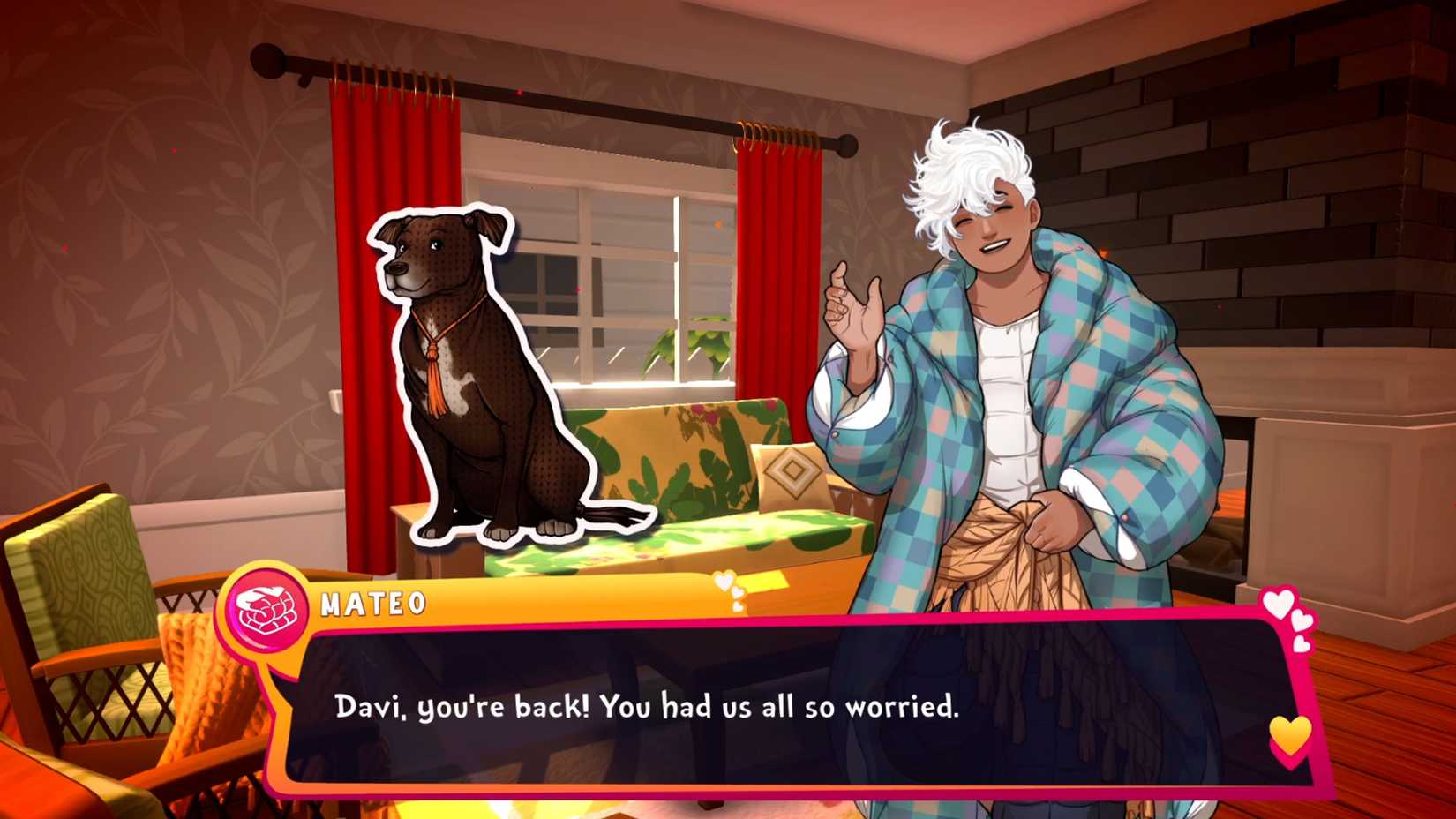The width and height of the screenshot is (1456, 819).
Task: Select the gold heart advance indicator
Action: point(1287,735)
